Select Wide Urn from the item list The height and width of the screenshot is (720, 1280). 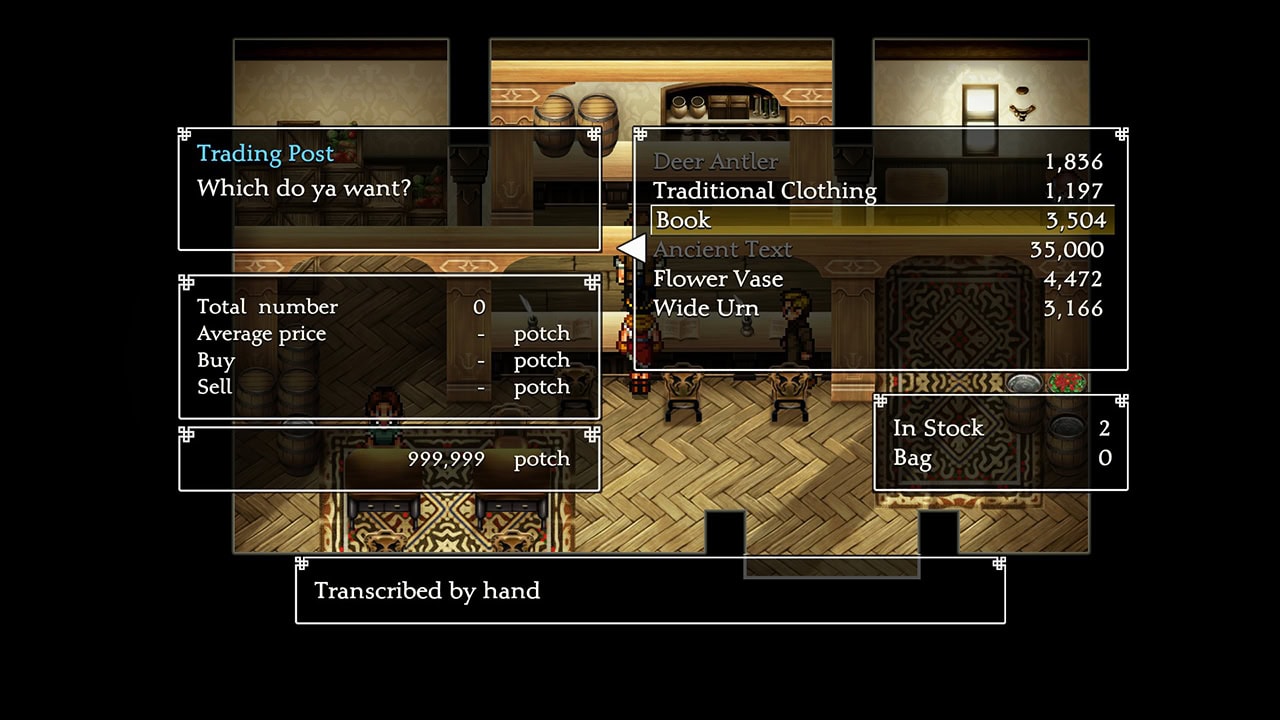(706, 308)
